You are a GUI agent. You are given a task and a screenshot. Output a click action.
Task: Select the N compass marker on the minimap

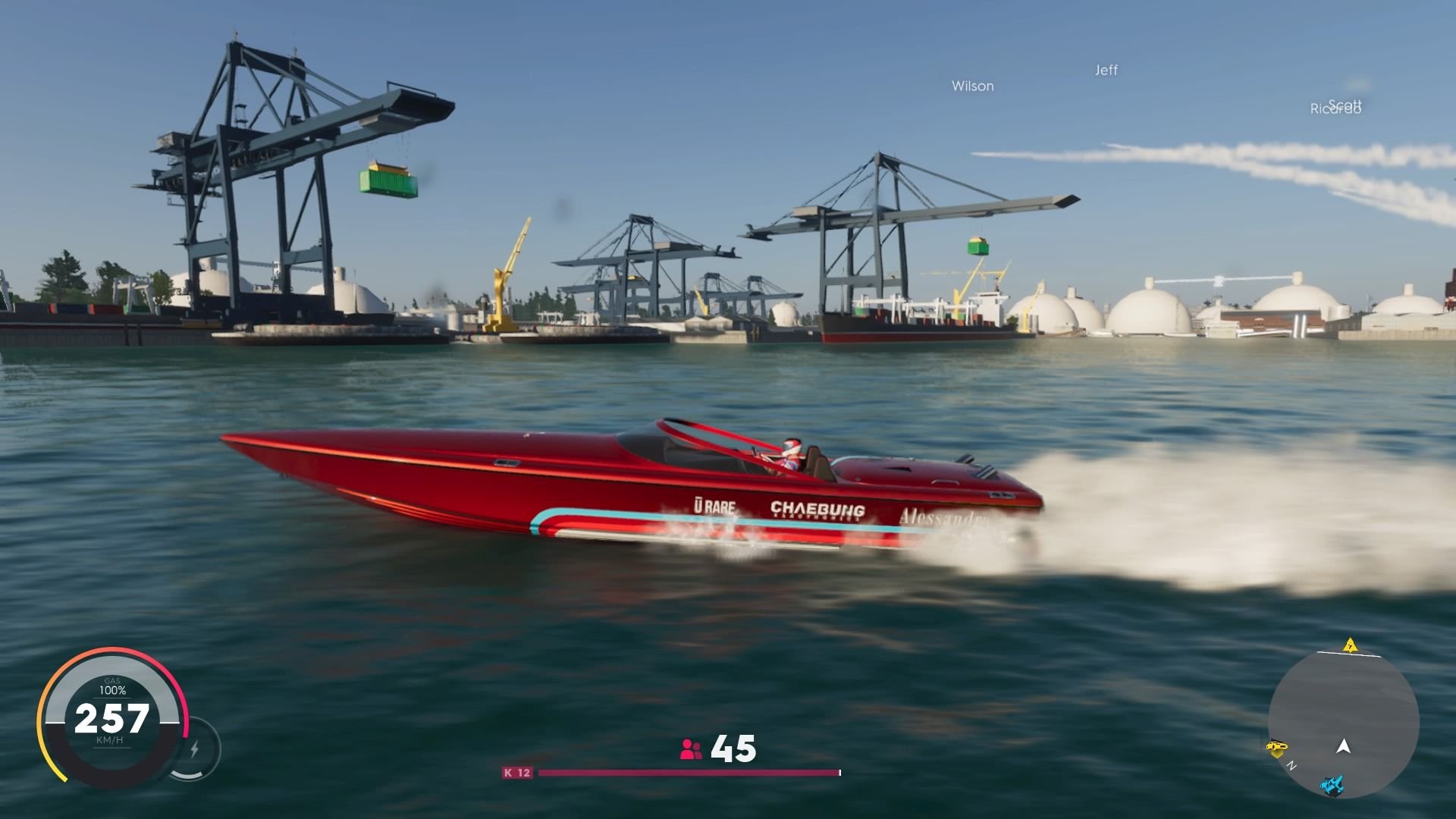[x=1291, y=765]
